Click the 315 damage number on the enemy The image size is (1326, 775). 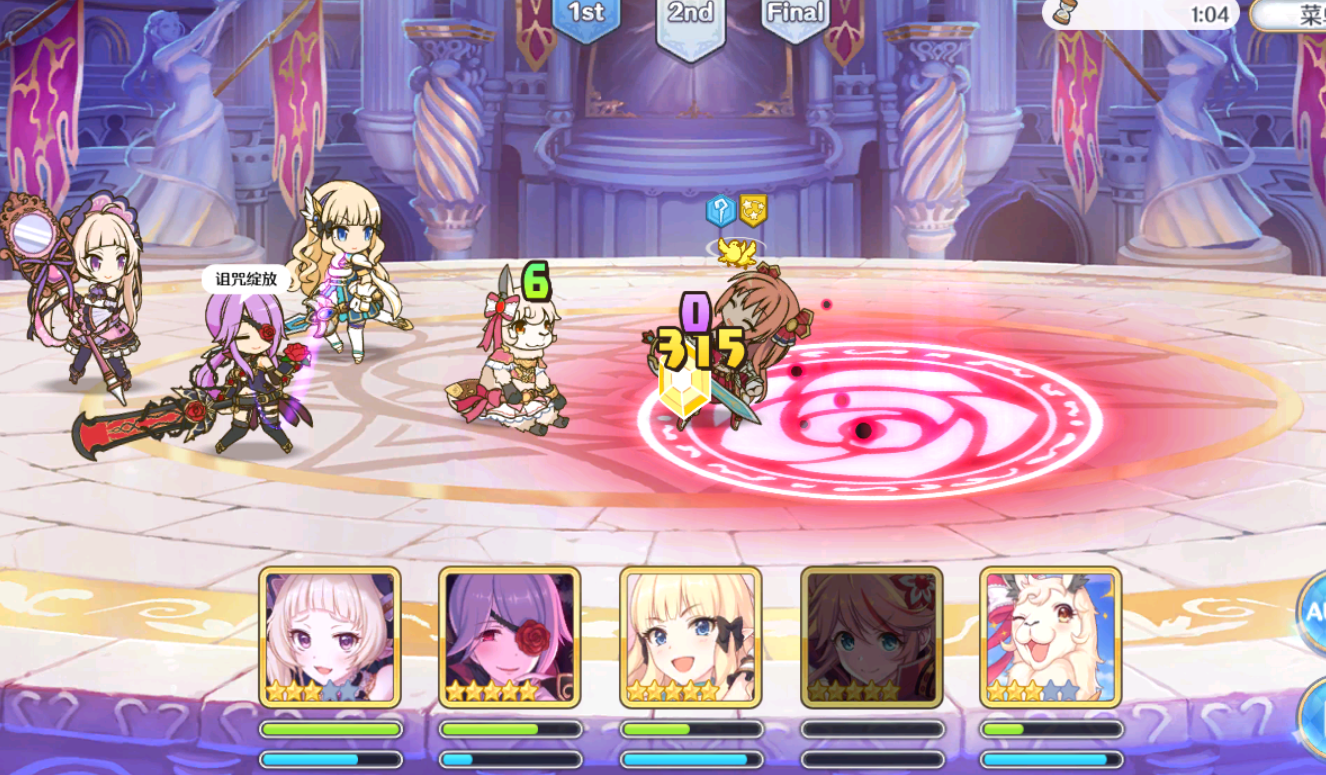700,352
